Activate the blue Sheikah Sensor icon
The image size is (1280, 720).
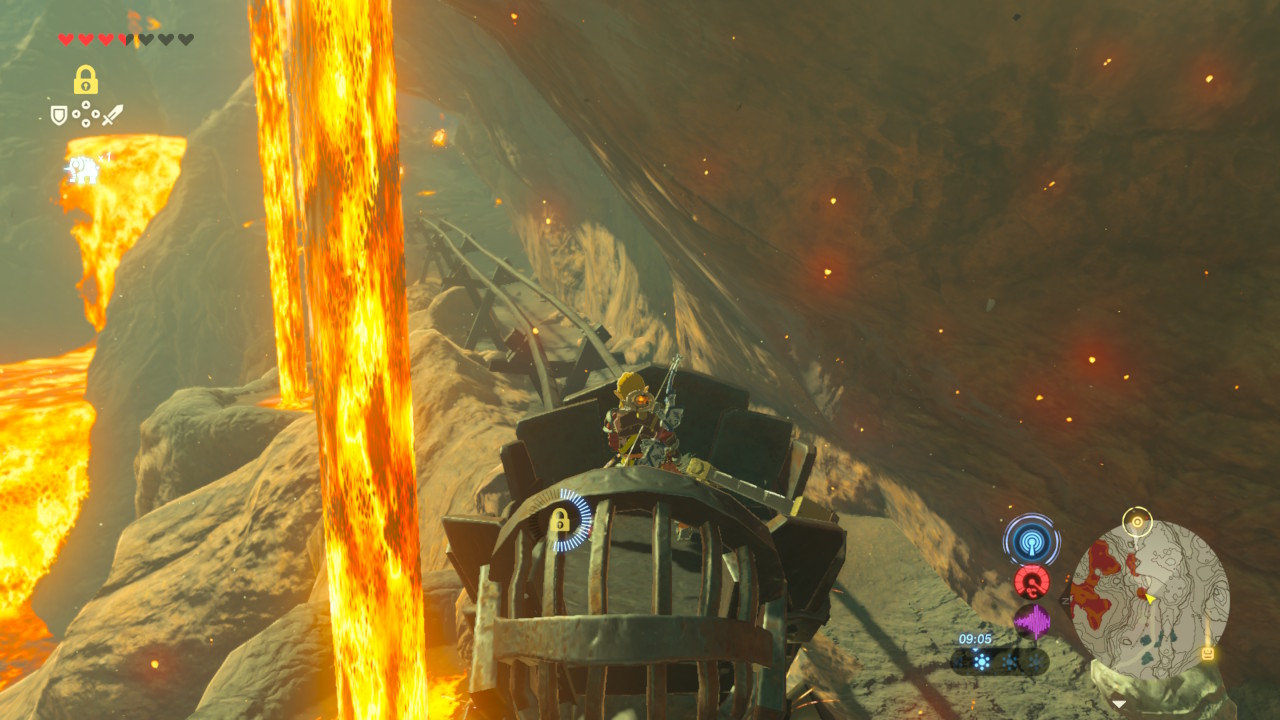pyautogui.click(x=1031, y=541)
